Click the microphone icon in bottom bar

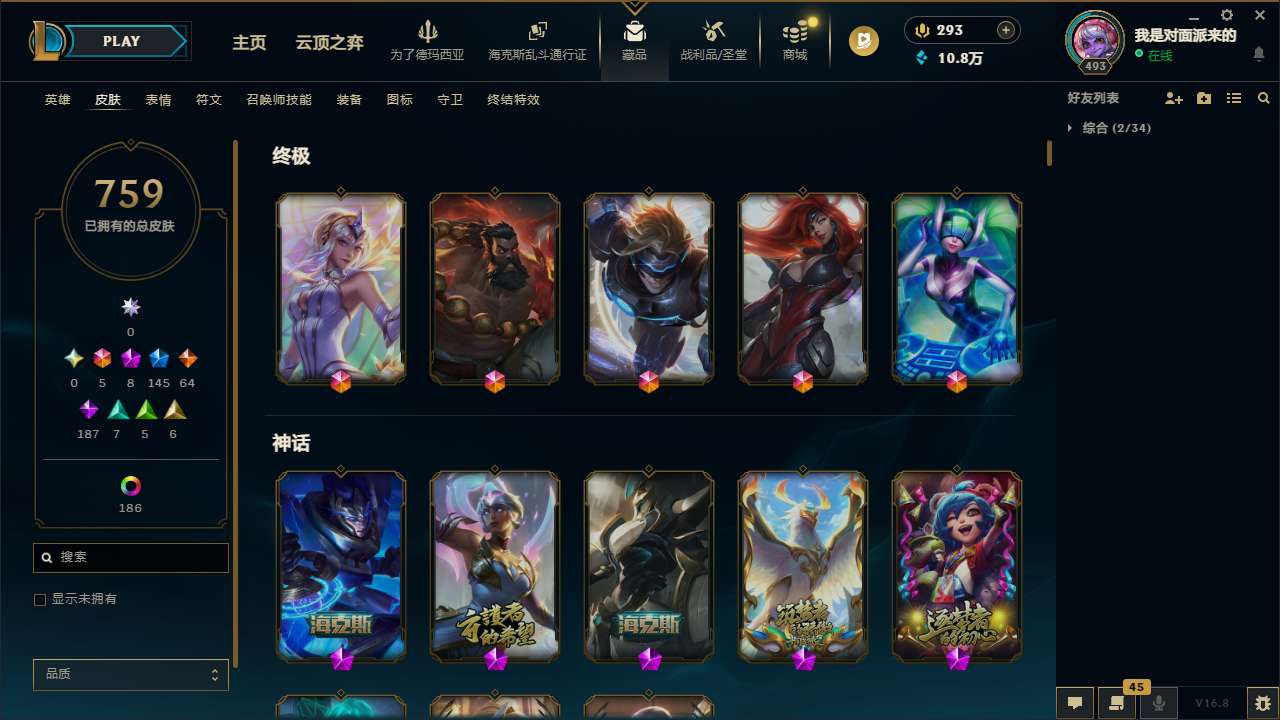1158,701
